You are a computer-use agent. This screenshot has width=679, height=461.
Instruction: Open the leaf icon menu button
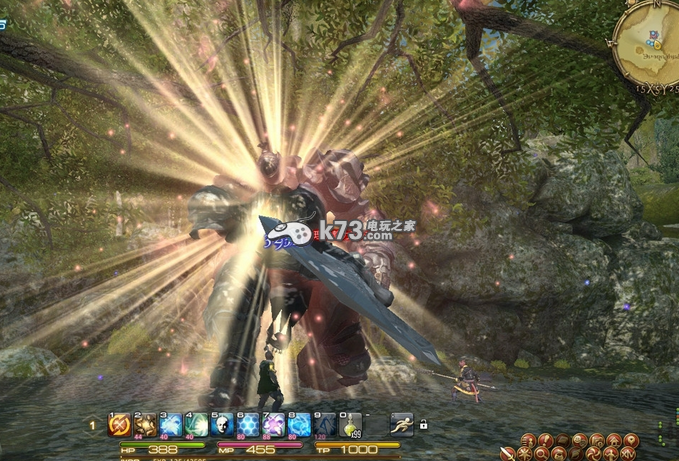575,453
